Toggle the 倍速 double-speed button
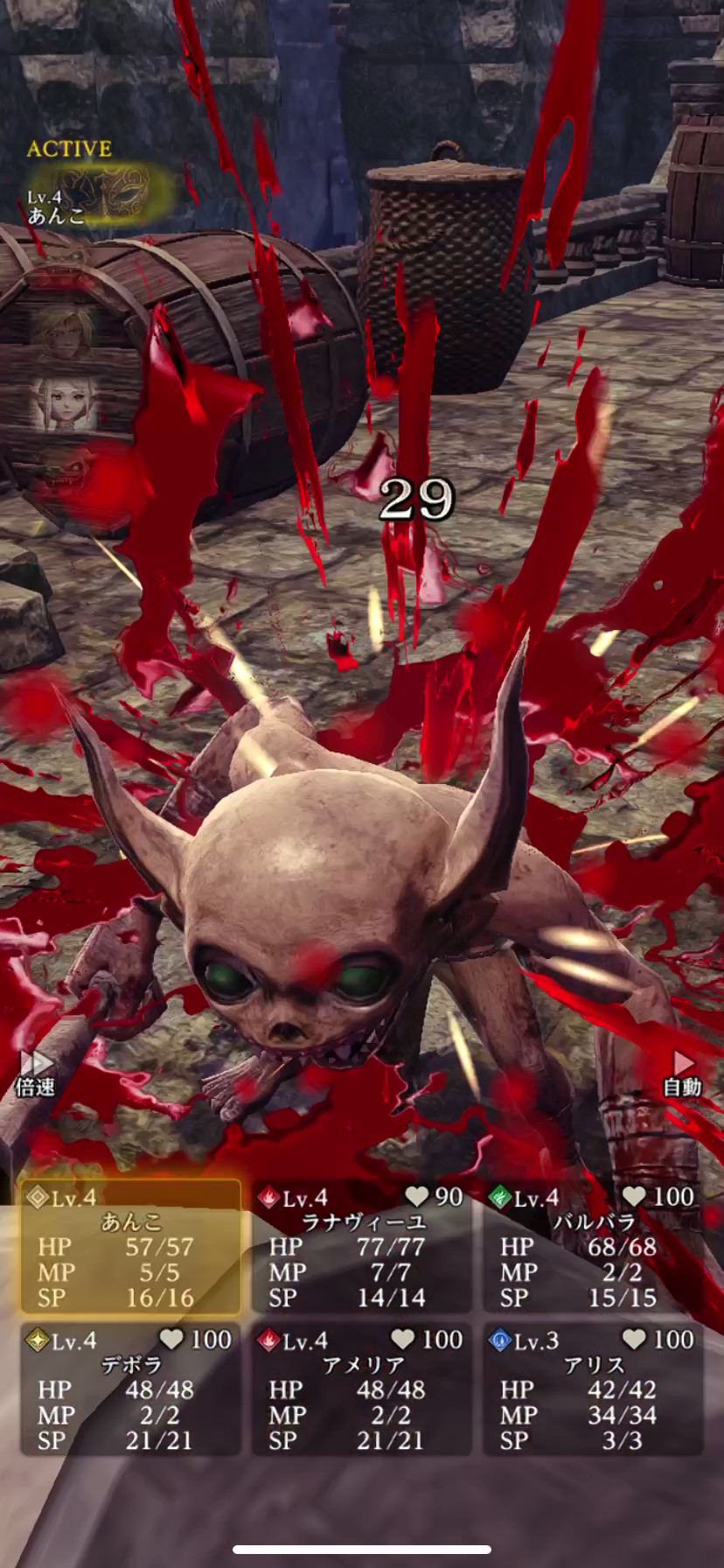The height and width of the screenshot is (1568, 724). tap(36, 1074)
